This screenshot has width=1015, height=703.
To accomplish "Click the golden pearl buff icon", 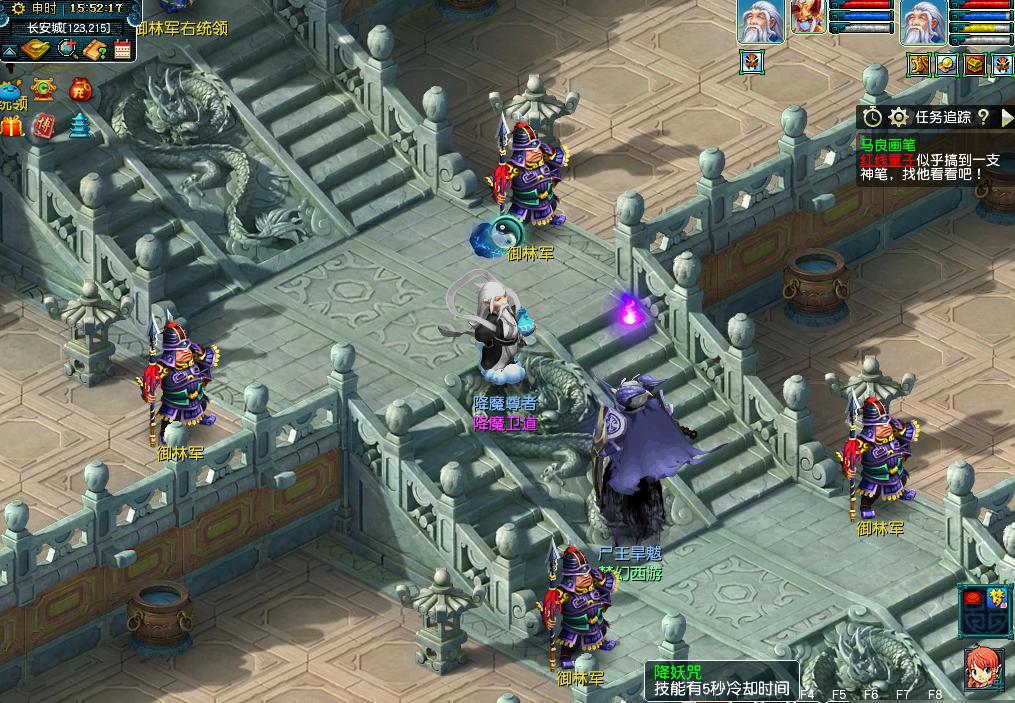I will [x=946, y=65].
